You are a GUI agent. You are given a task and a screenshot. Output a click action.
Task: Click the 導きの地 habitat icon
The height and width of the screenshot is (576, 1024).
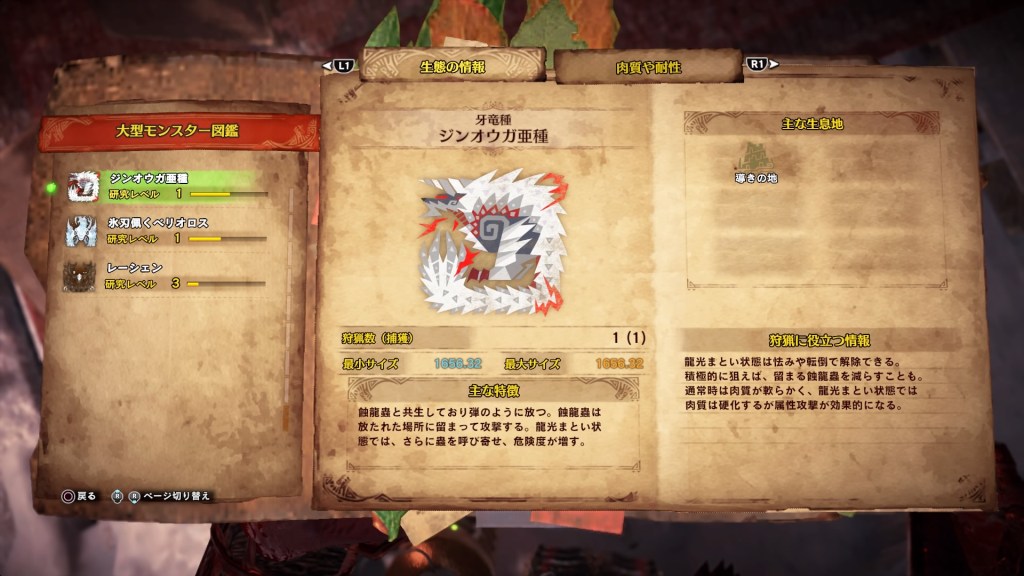point(755,158)
